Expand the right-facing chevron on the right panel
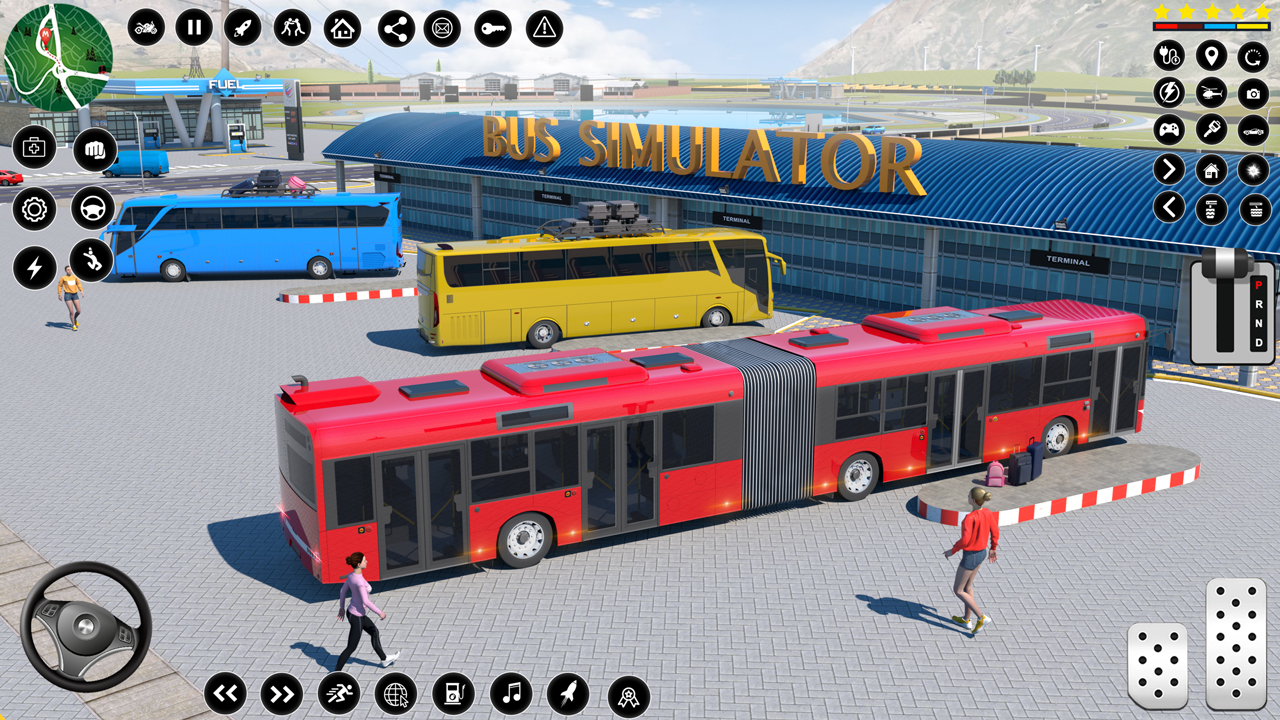 click(x=1168, y=168)
